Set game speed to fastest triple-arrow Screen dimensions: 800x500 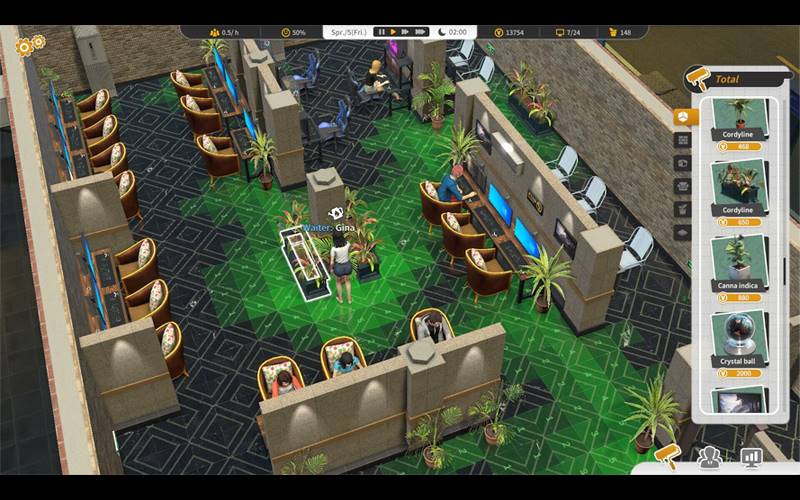pyautogui.click(x=421, y=32)
